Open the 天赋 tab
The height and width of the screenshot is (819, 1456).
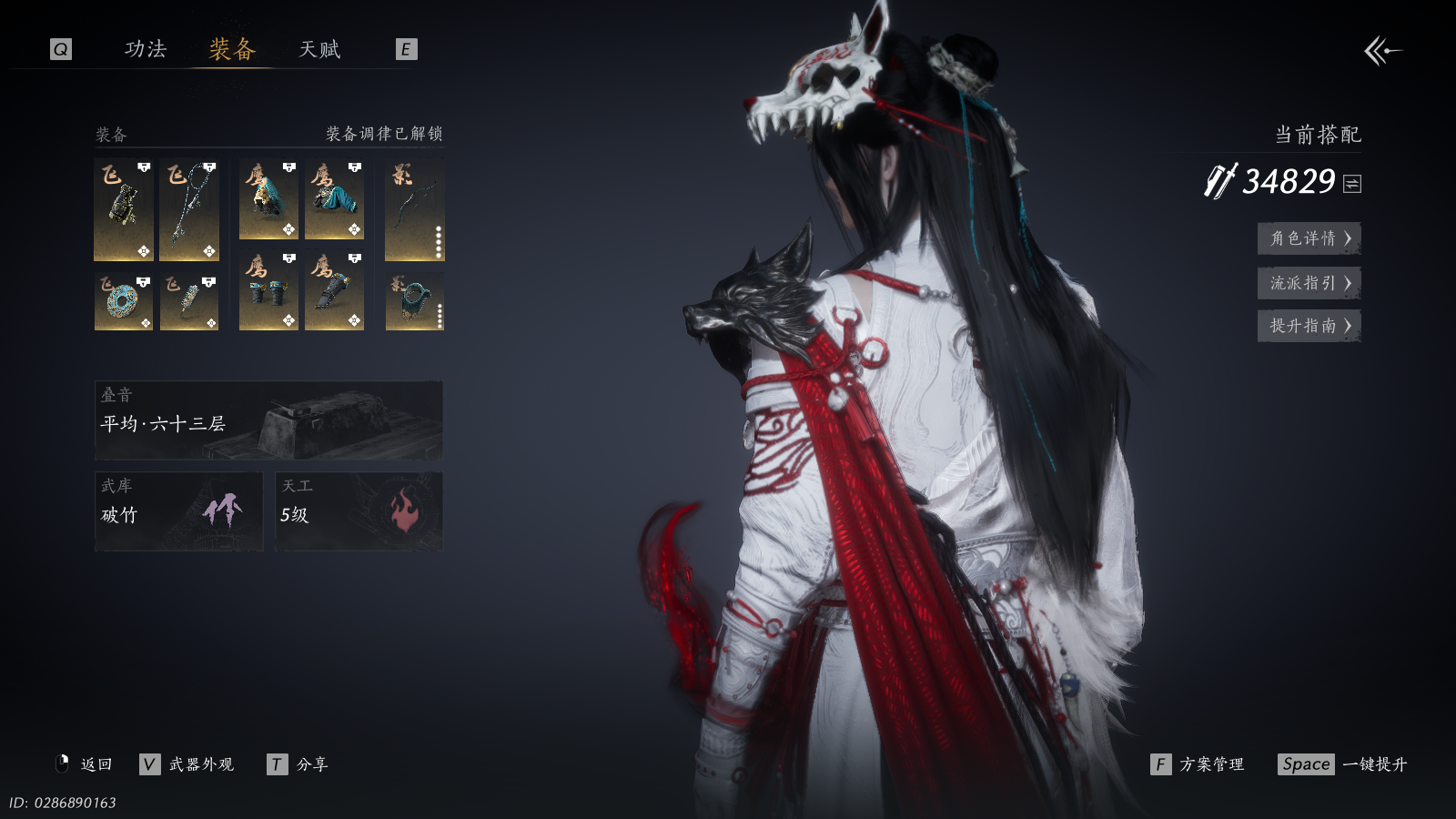pyautogui.click(x=319, y=49)
